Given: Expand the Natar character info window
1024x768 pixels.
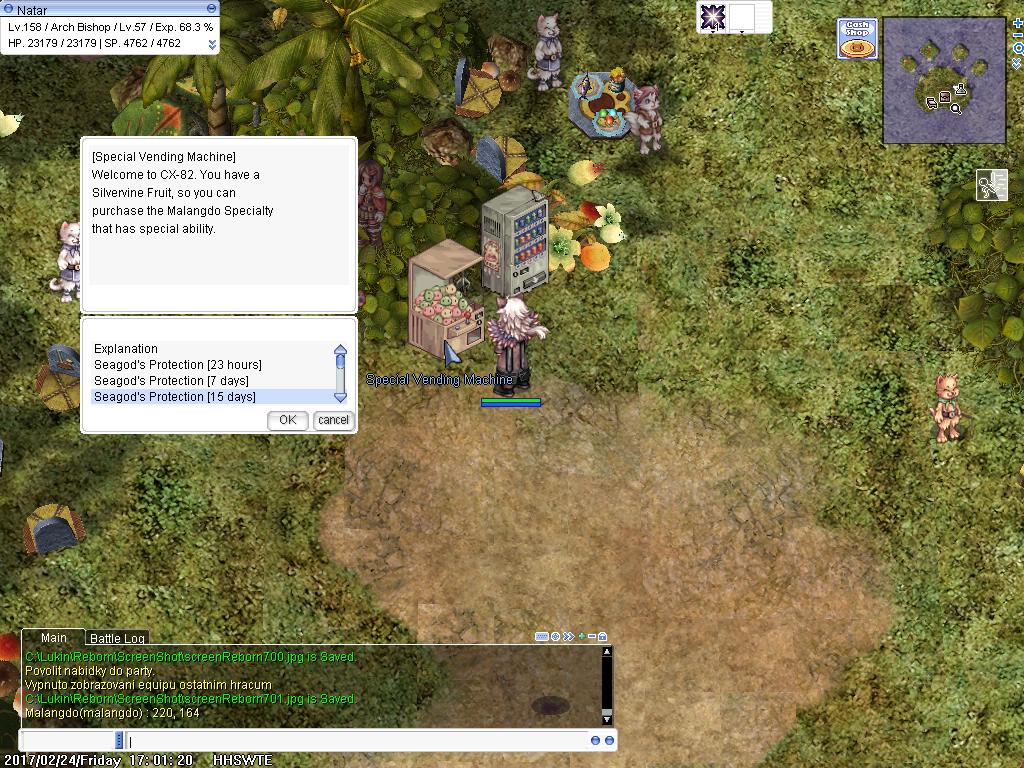Looking at the screenshot, I should pos(212,44).
